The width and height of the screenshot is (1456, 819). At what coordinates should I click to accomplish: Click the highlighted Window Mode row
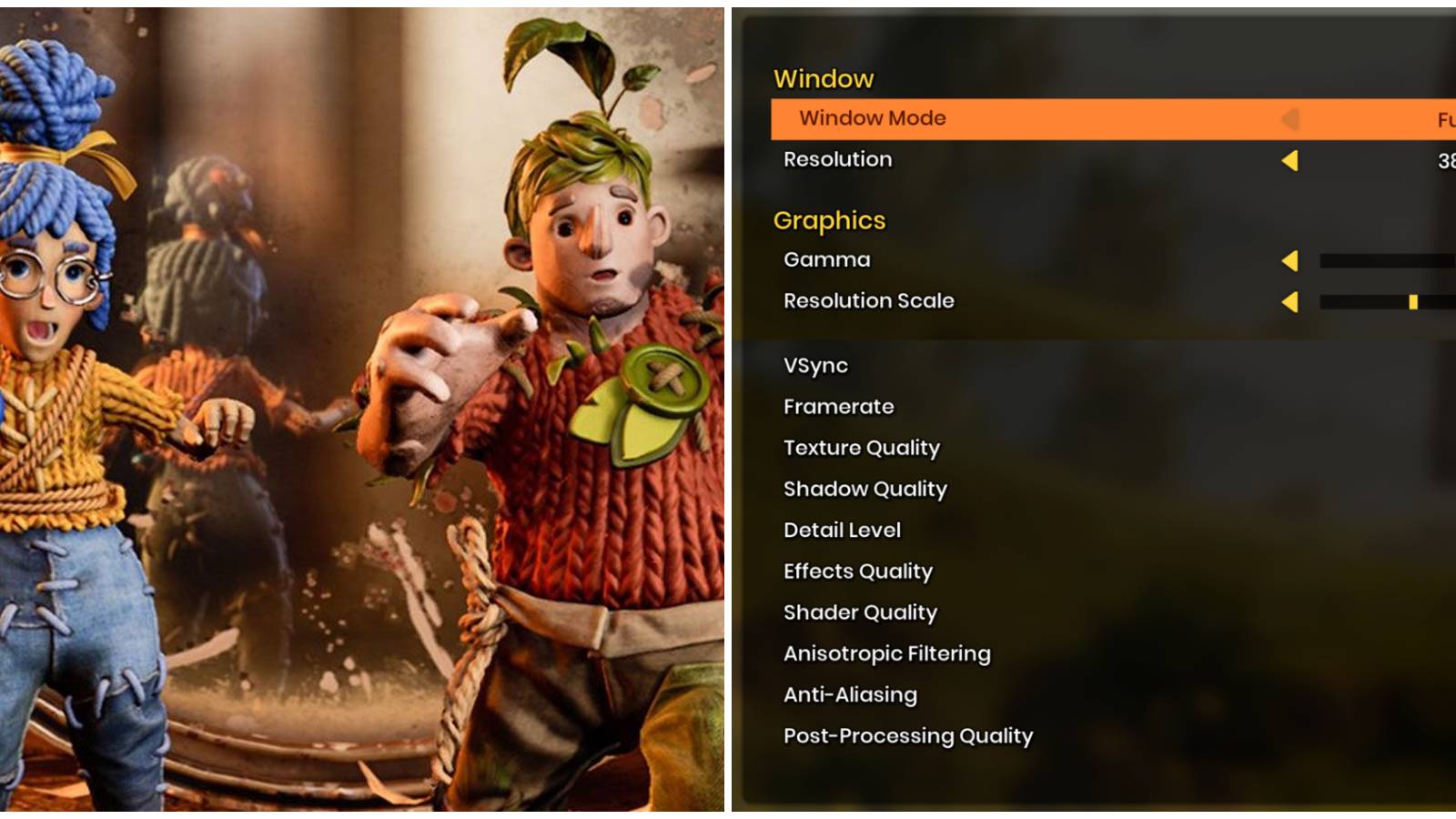[1001, 118]
